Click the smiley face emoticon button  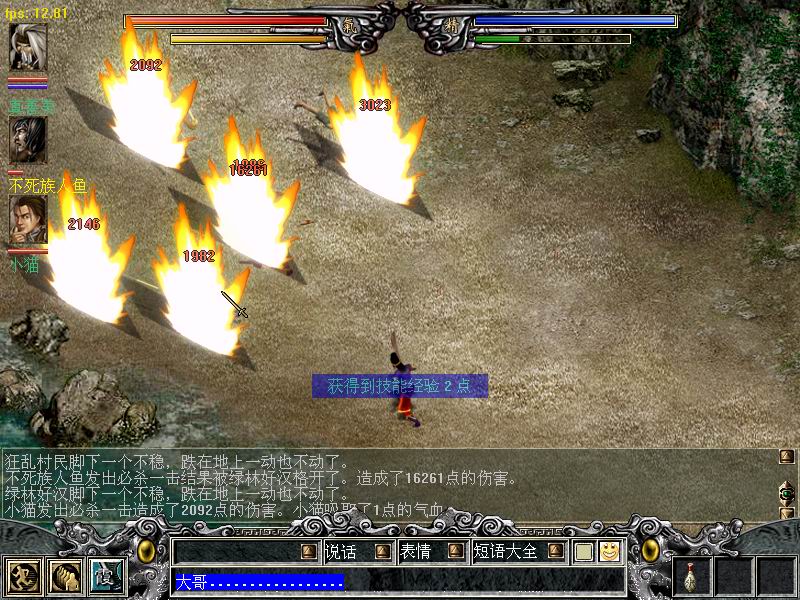[x=609, y=551]
